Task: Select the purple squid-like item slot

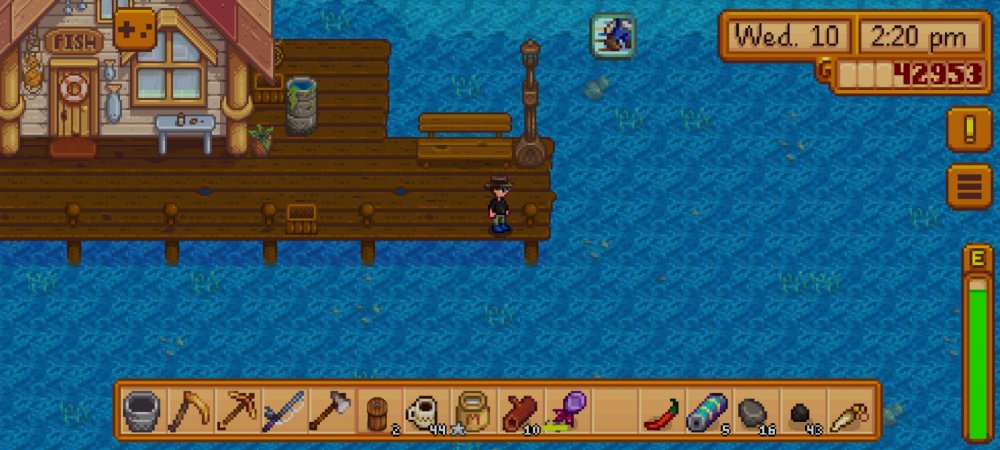Action: tap(565, 410)
